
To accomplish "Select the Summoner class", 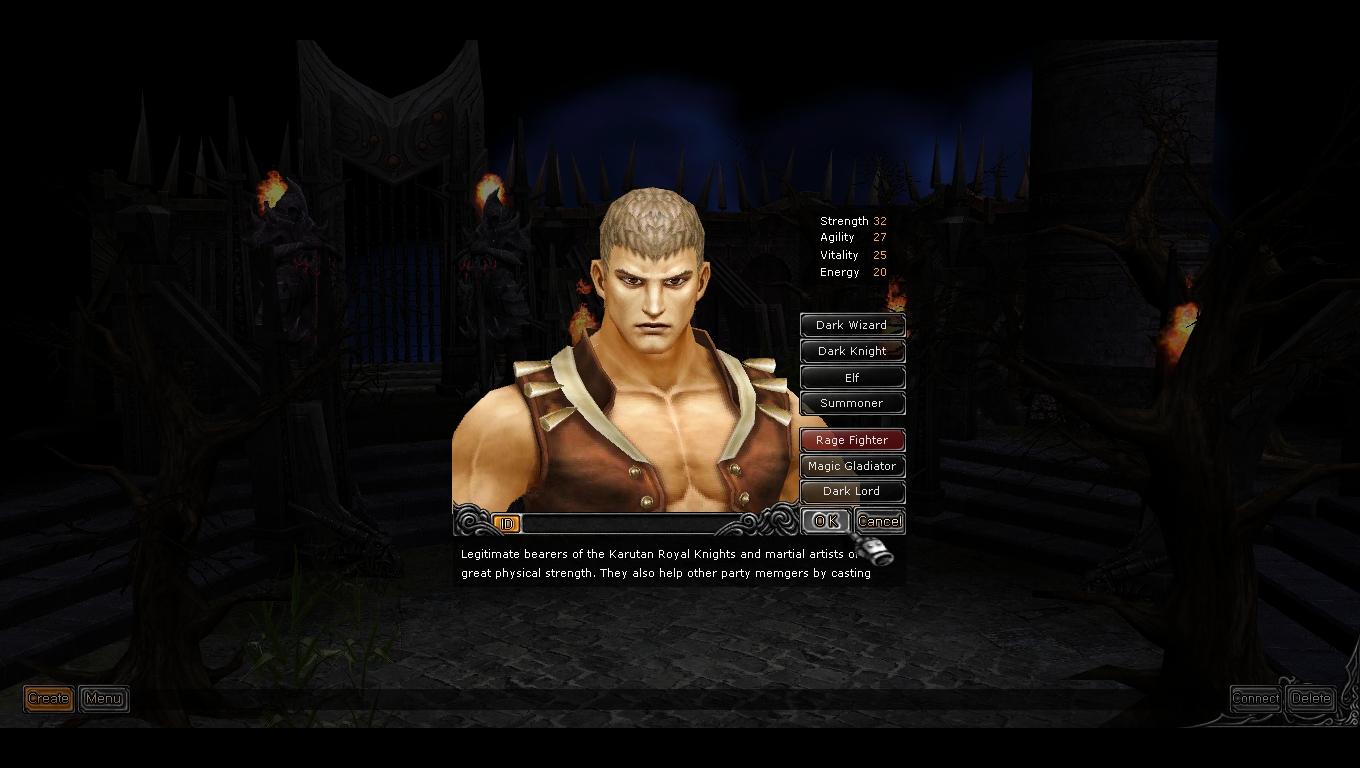I will point(852,403).
